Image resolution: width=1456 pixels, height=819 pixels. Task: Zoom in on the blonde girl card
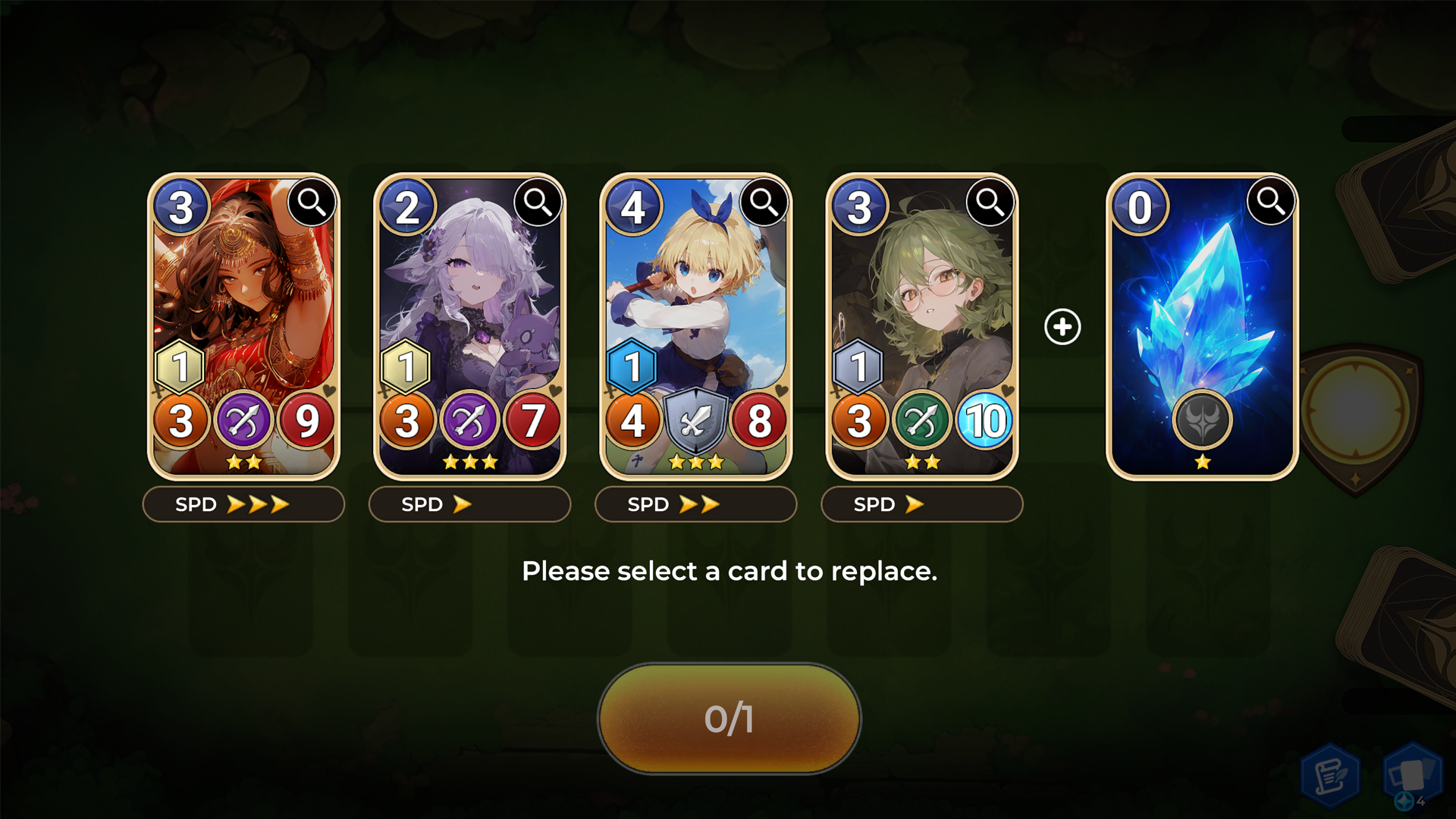coord(764,202)
